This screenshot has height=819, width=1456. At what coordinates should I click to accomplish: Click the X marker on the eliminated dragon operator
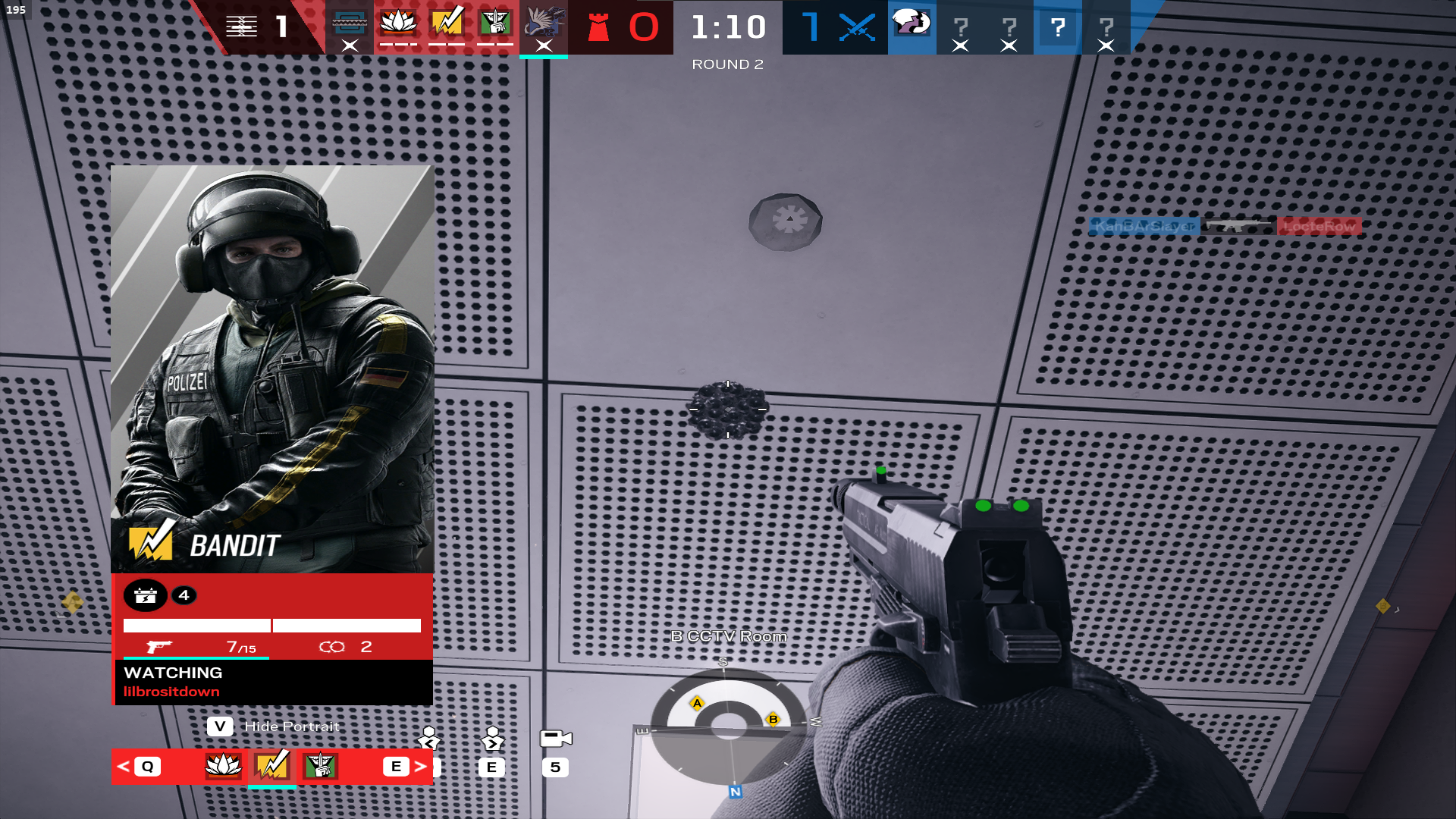tap(544, 44)
